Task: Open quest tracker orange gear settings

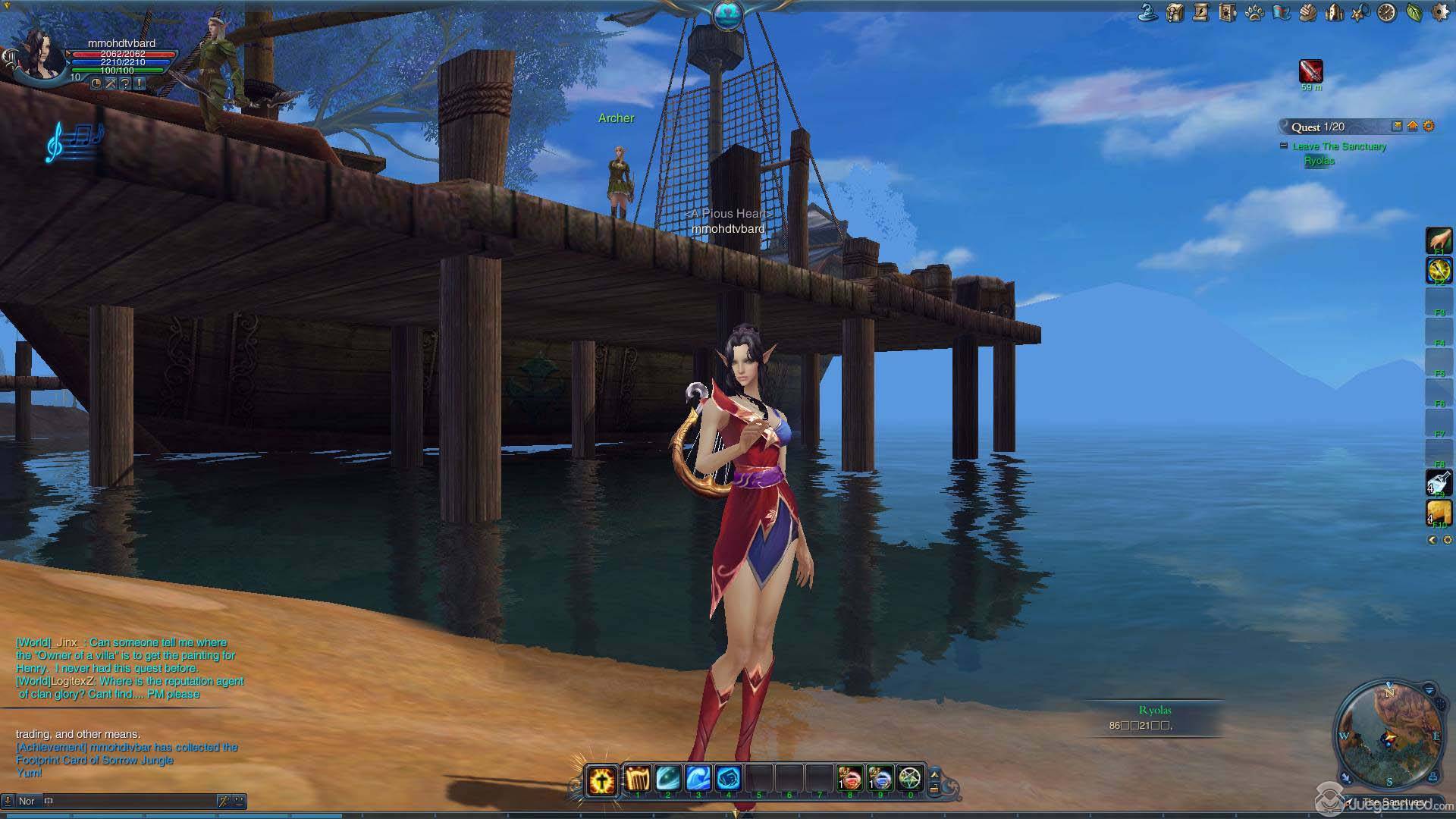Action: [1429, 127]
